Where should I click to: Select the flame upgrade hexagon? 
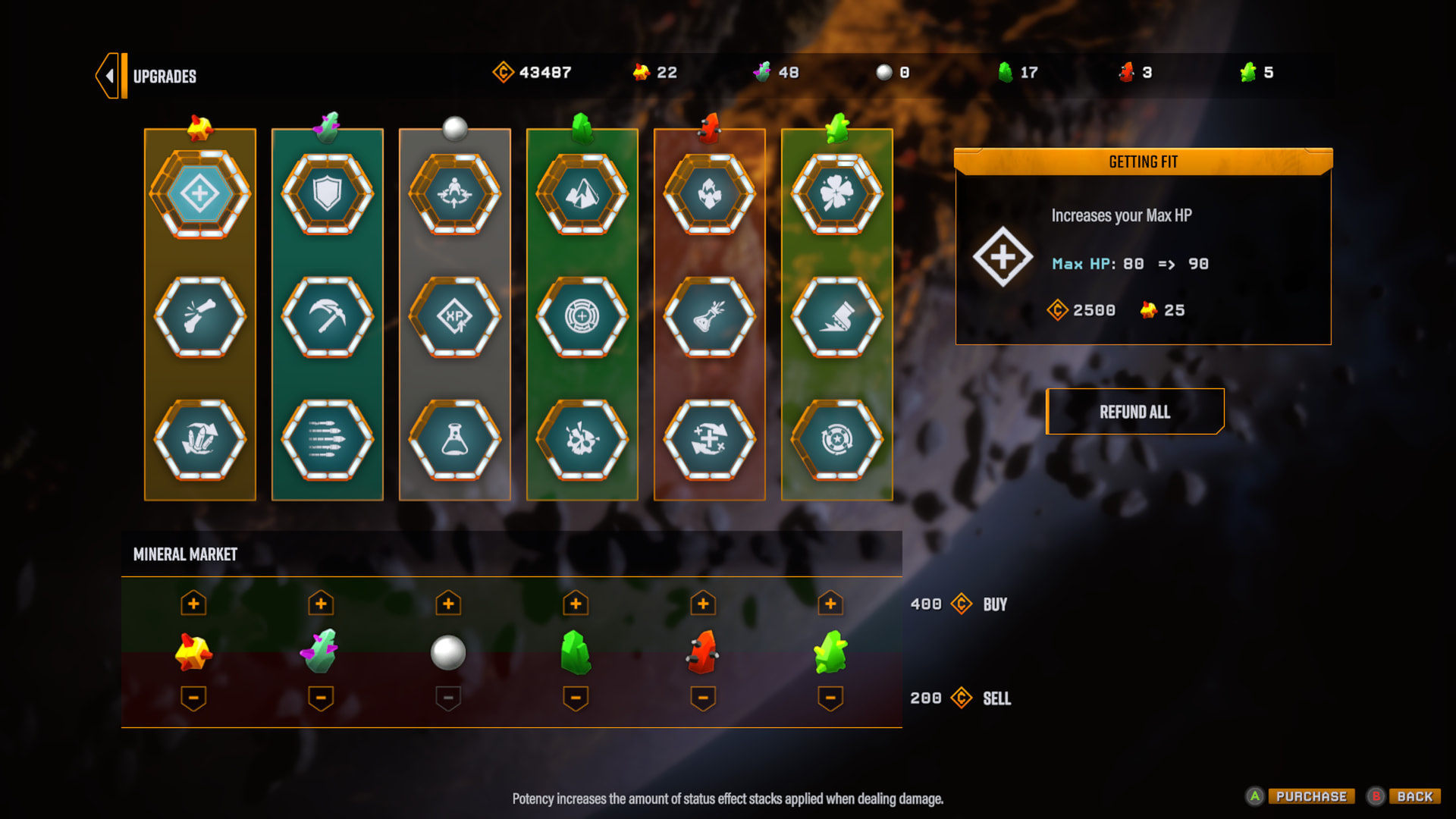(710, 194)
